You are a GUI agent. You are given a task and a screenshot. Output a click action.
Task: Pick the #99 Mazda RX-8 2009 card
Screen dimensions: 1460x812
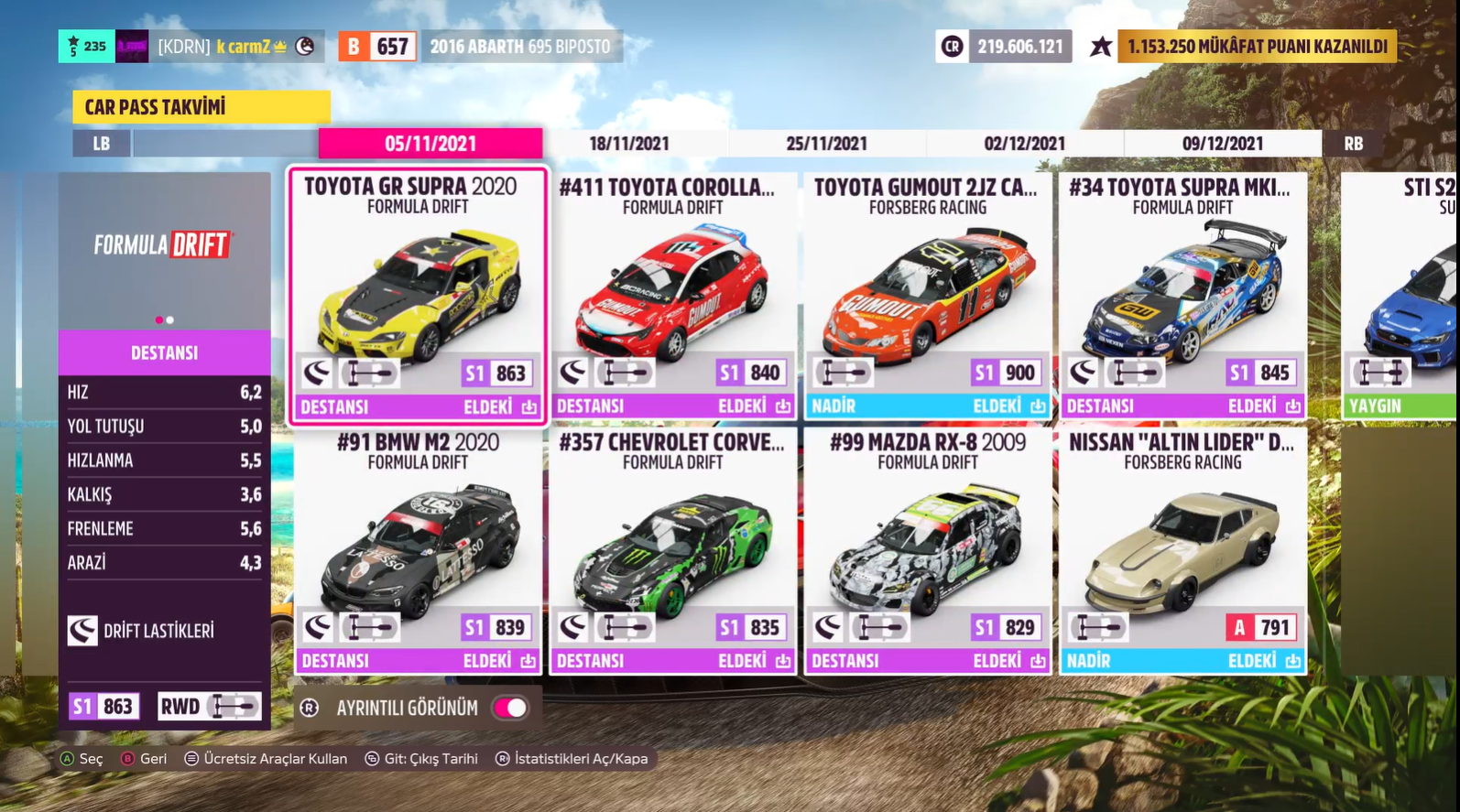[x=928, y=551]
